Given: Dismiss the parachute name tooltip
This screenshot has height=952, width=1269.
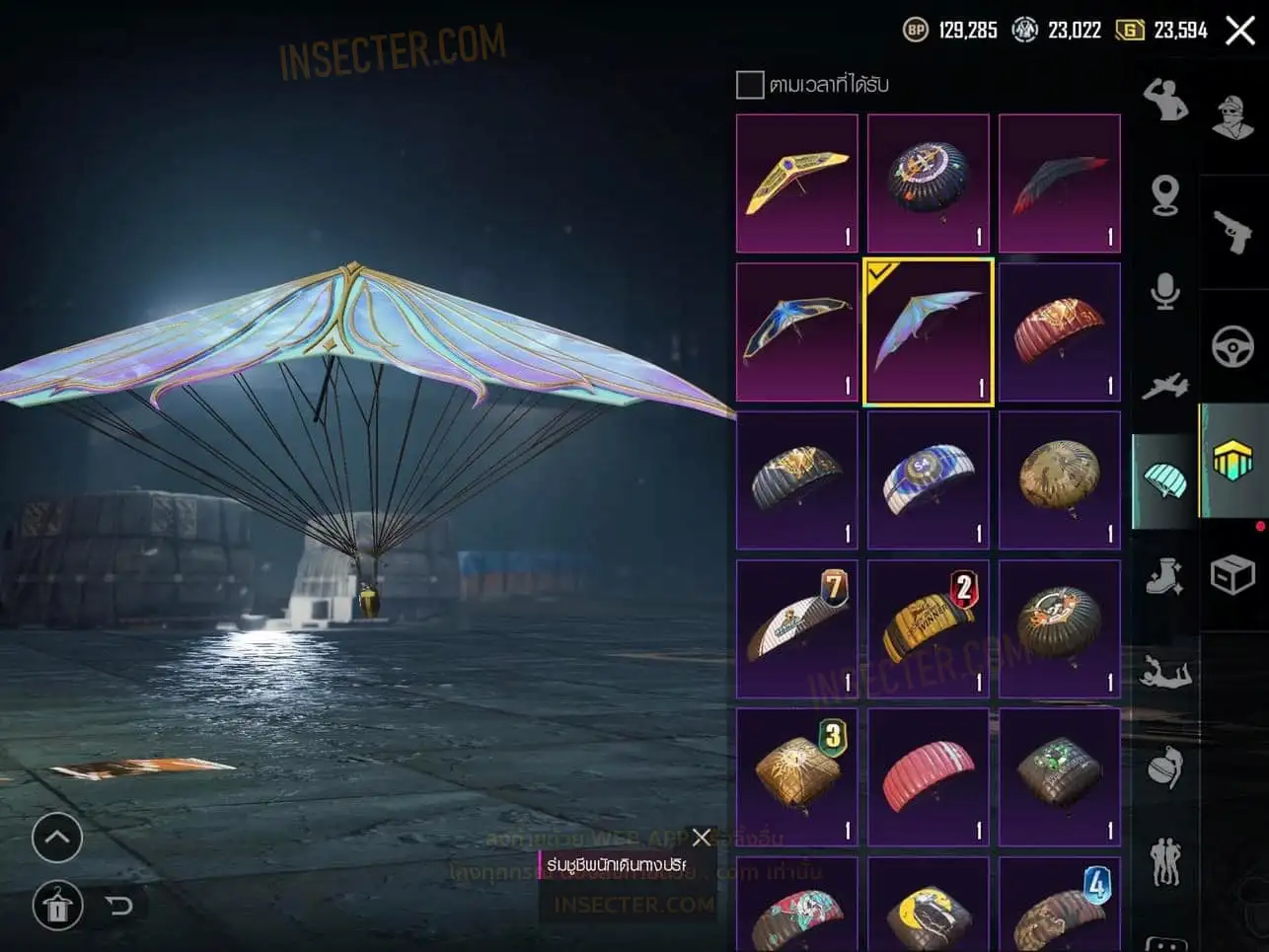Looking at the screenshot, I should (x=702, y=838).
